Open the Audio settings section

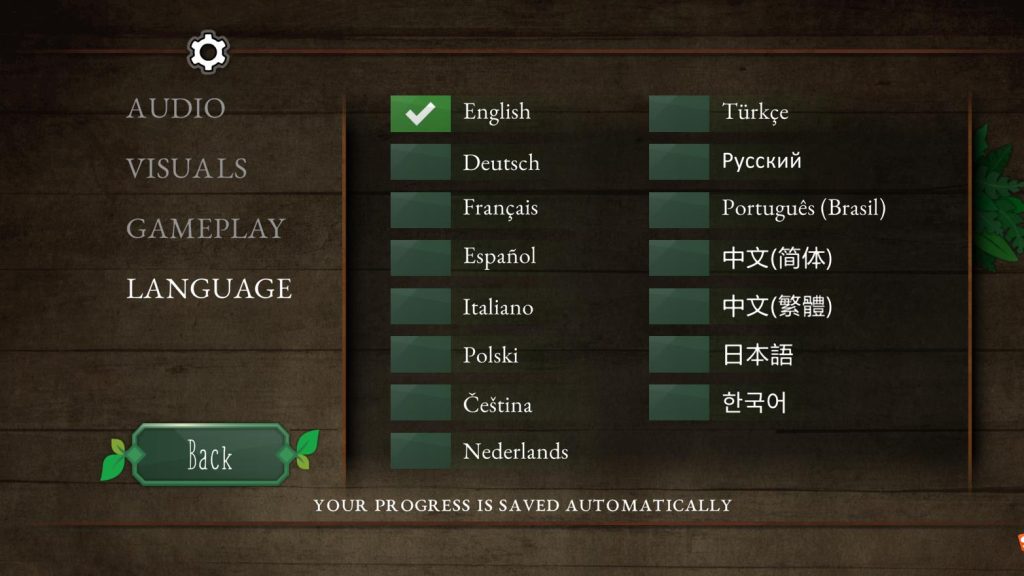tap(176, 108)
